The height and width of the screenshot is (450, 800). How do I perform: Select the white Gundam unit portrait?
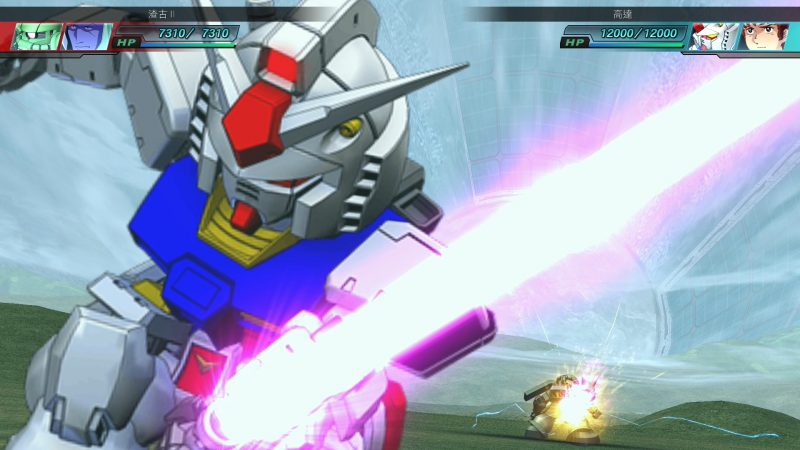(714, 37)
